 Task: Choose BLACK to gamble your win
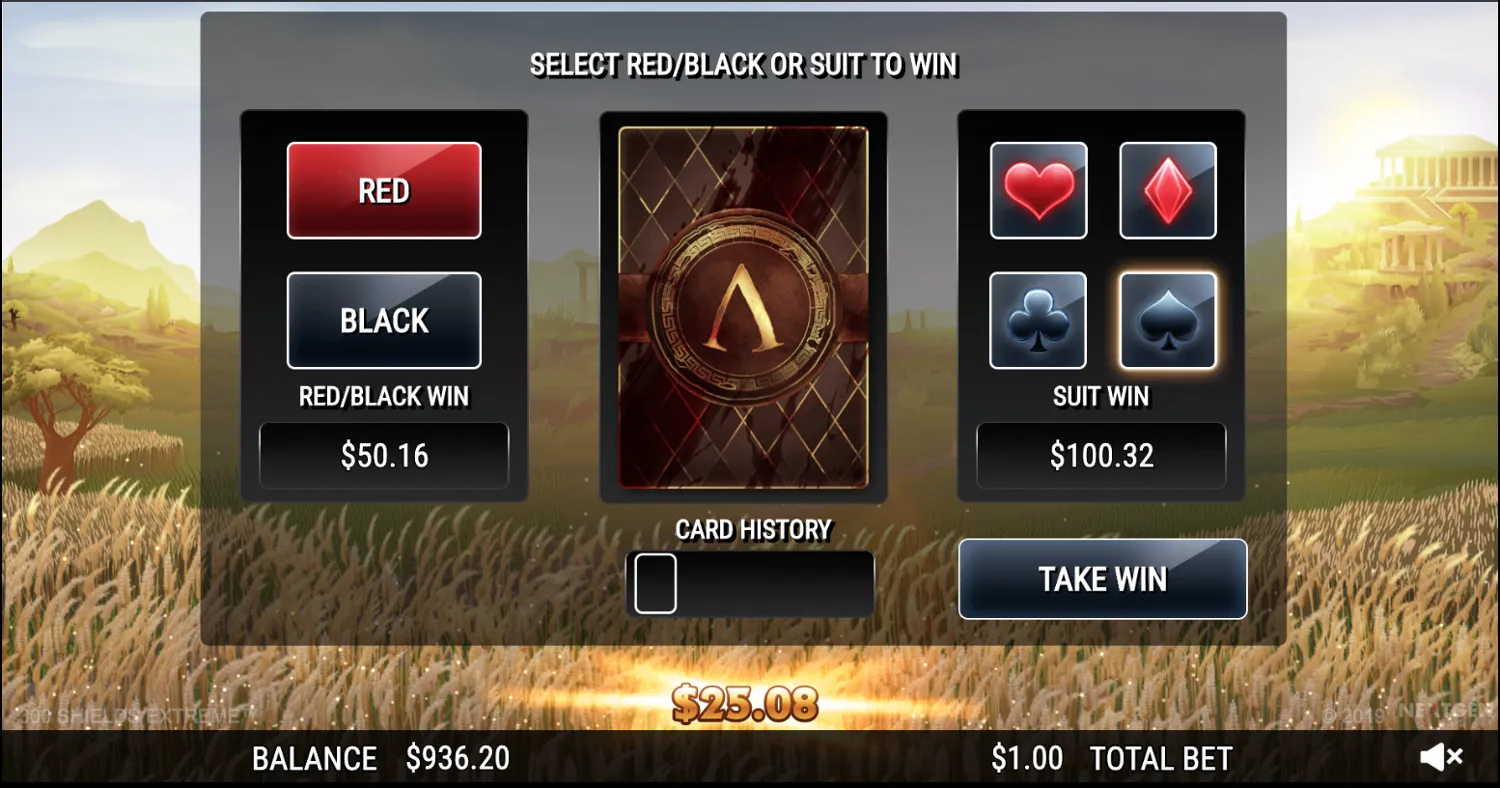click(x=383, y=320)
